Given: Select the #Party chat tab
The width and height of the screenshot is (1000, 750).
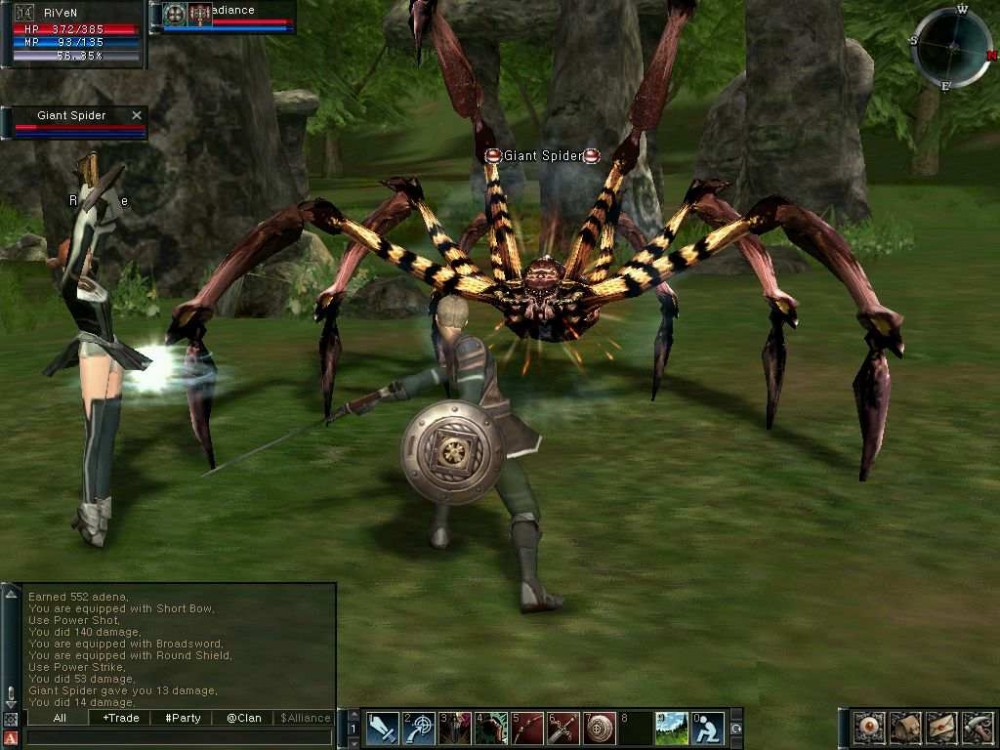Looking at the screenshot, I should pos(183,718).
